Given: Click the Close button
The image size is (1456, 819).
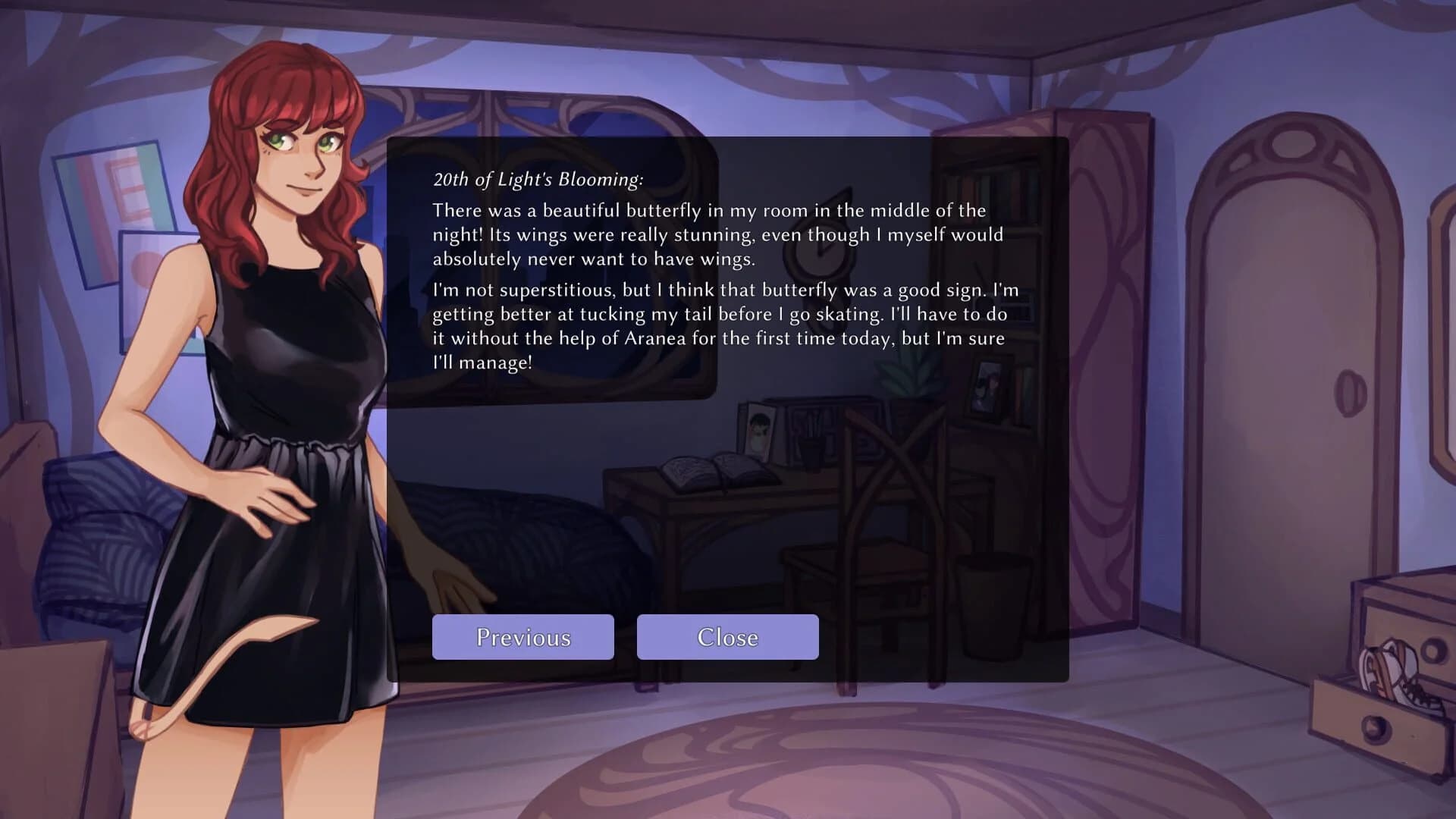Looking at the screenshot, I should (726, 637).
